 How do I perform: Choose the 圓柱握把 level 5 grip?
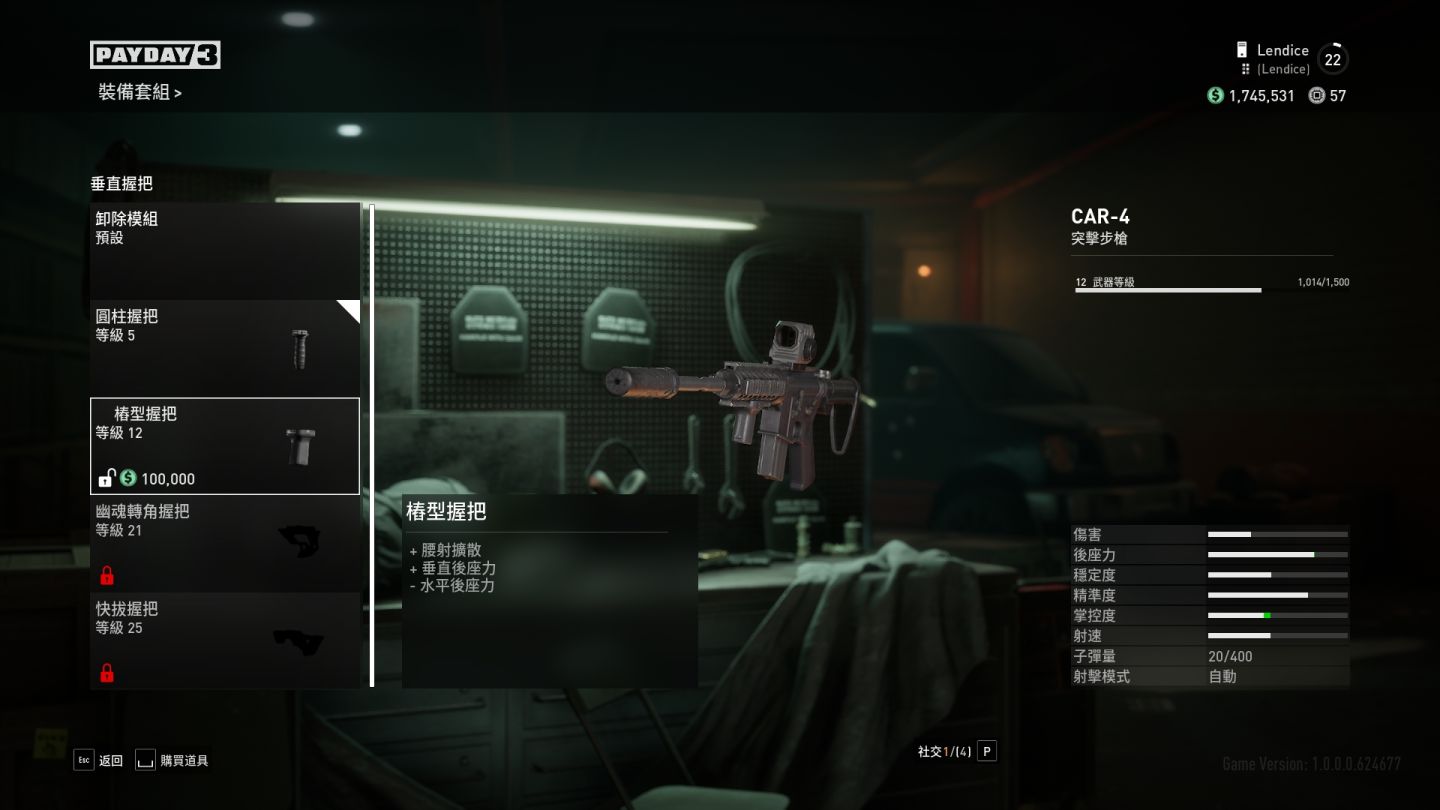225,347
